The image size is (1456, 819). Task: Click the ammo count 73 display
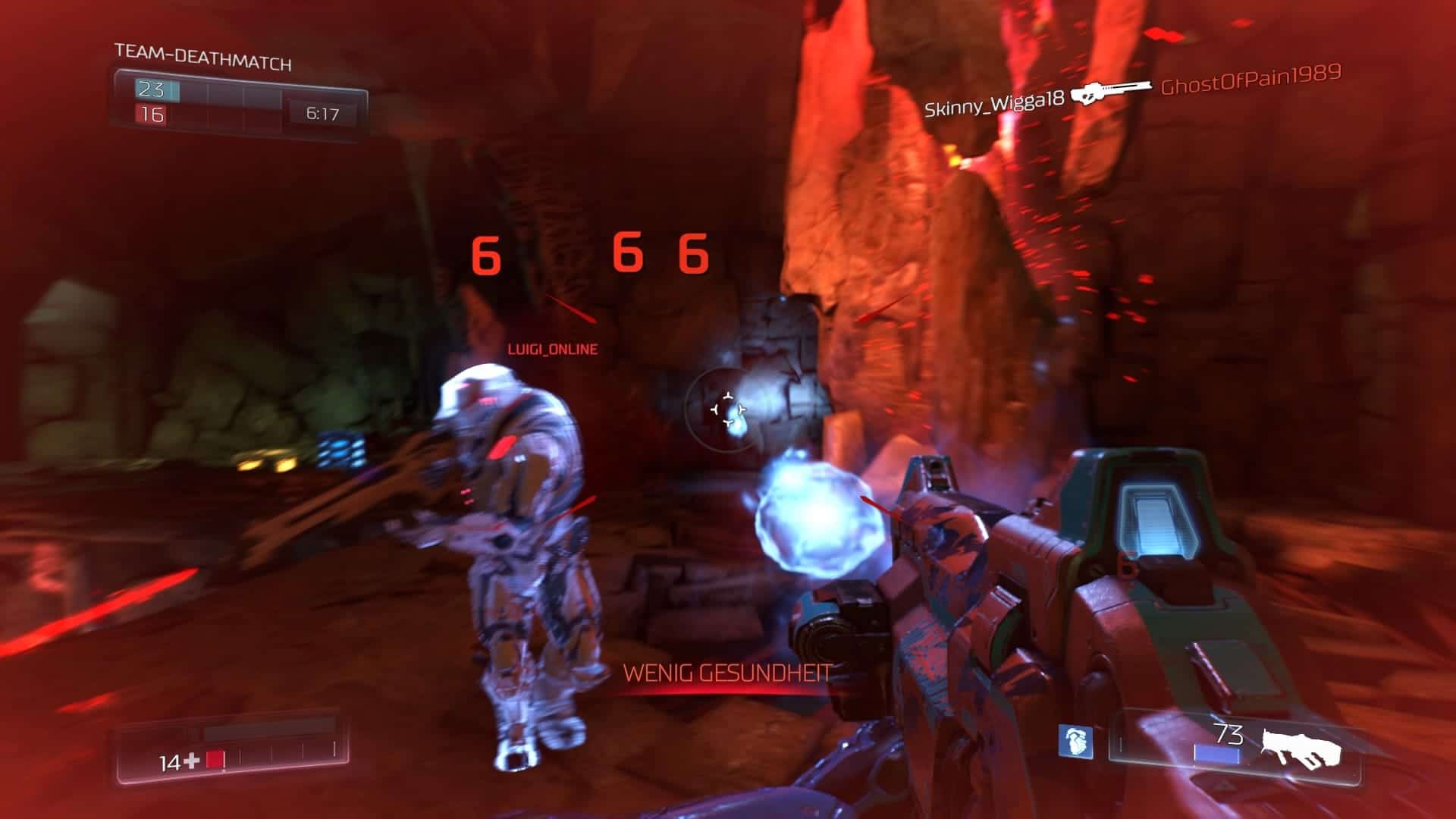(1231, 733)
